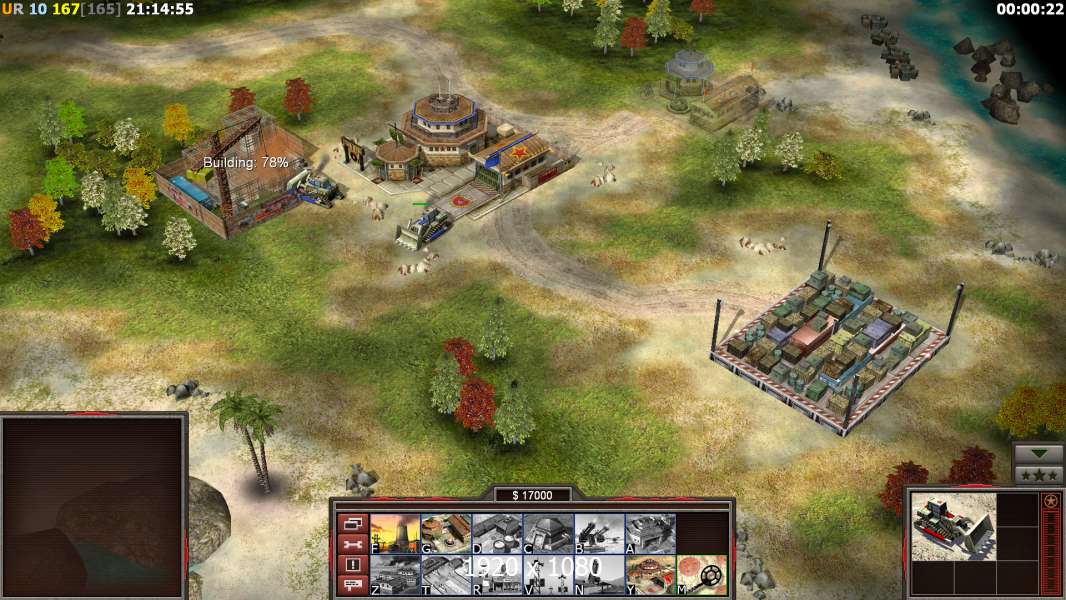Select the bunker build icon marked C

click(548, 534)
